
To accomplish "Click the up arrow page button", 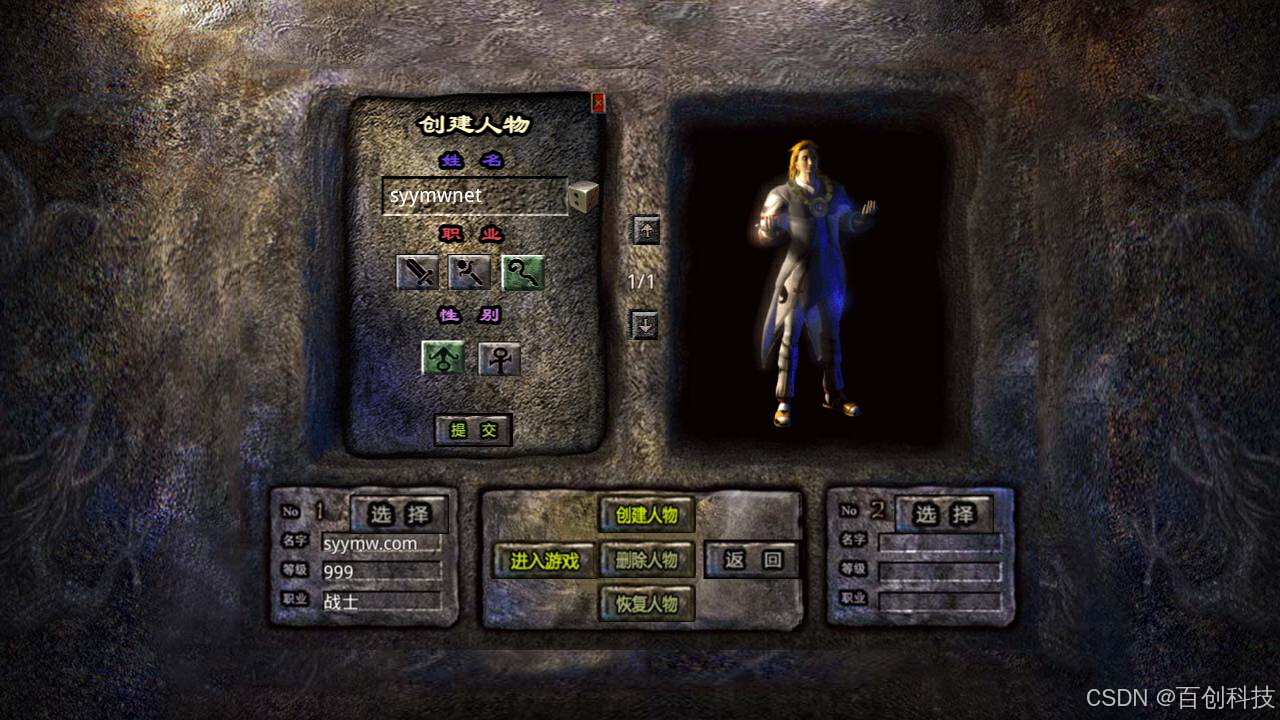I will 645,230.
